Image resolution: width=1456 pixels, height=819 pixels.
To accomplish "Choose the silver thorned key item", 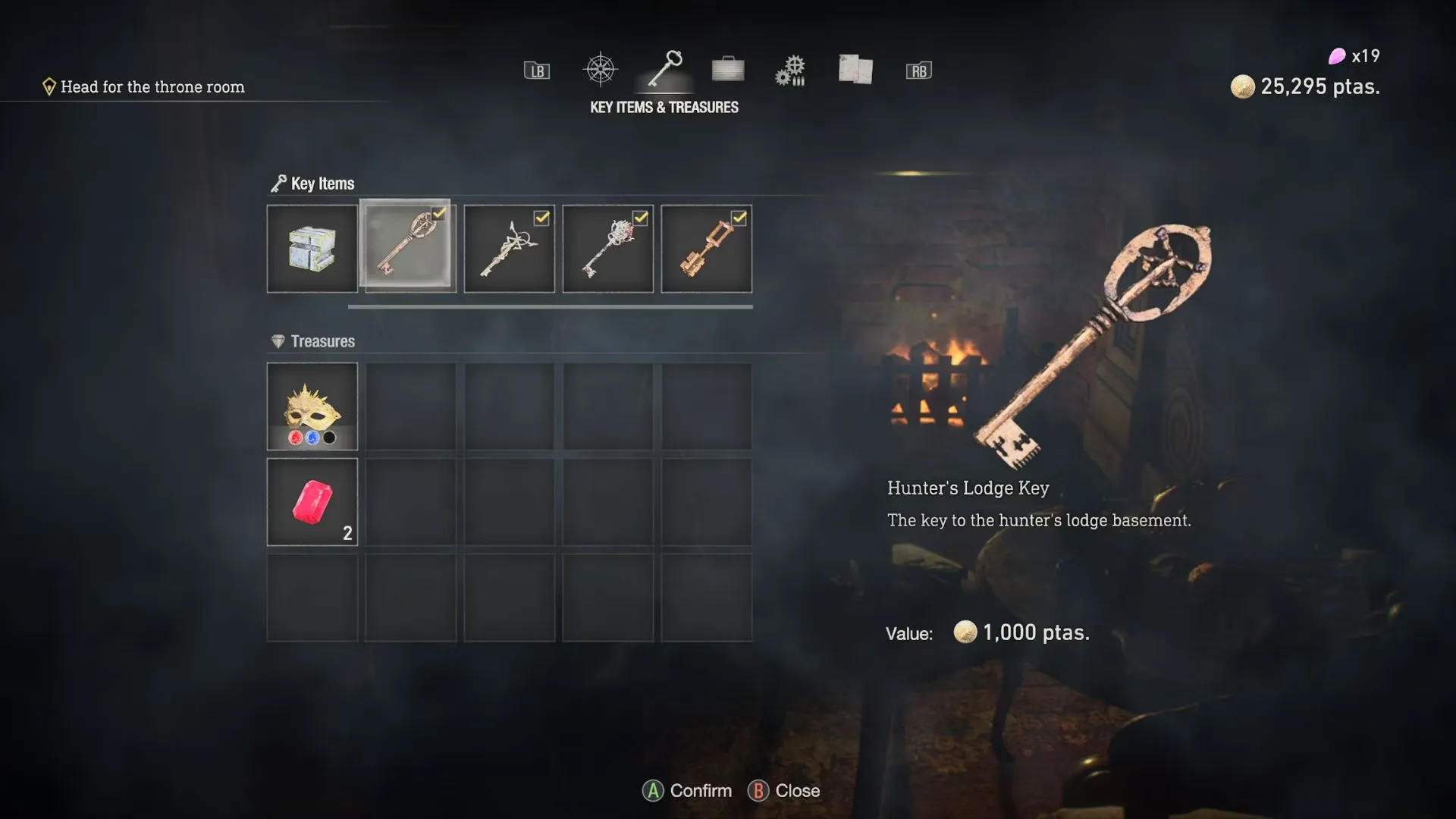I will 510,249.
